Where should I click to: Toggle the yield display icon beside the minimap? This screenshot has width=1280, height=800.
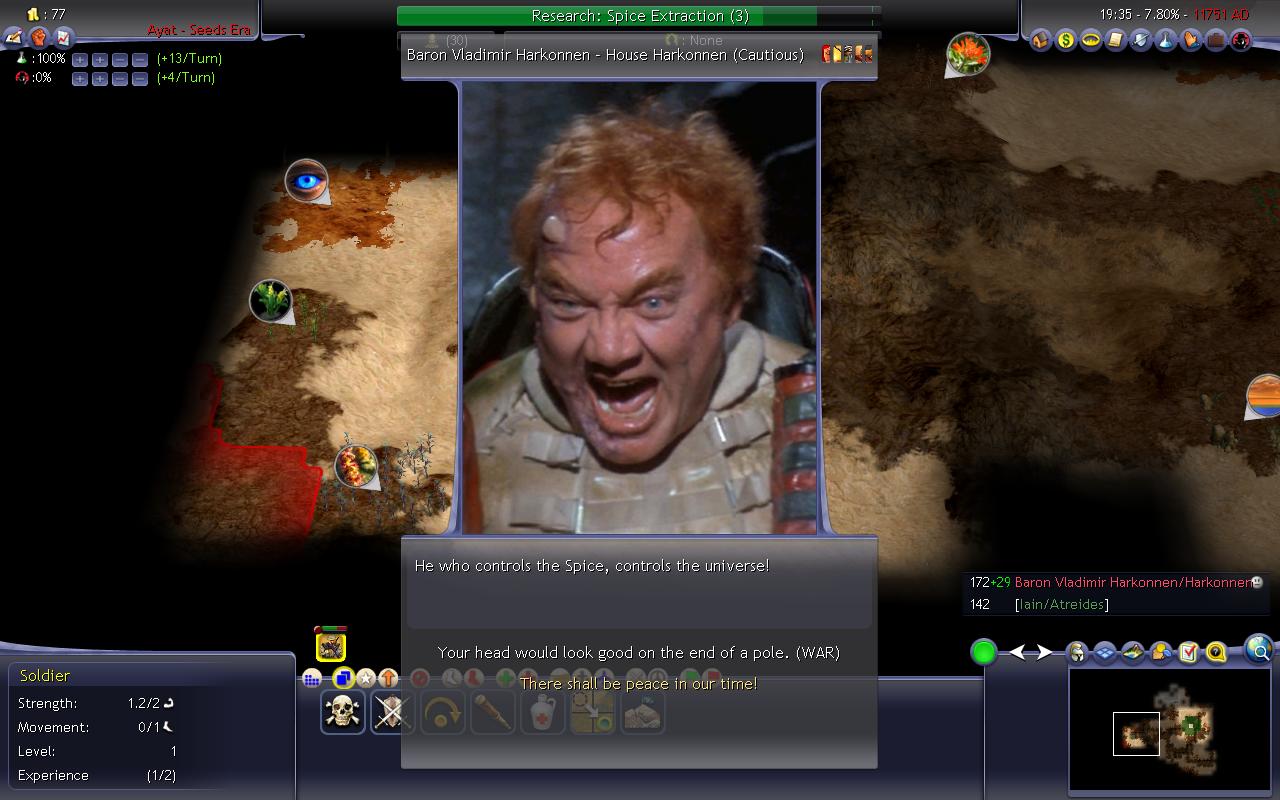1133,652
